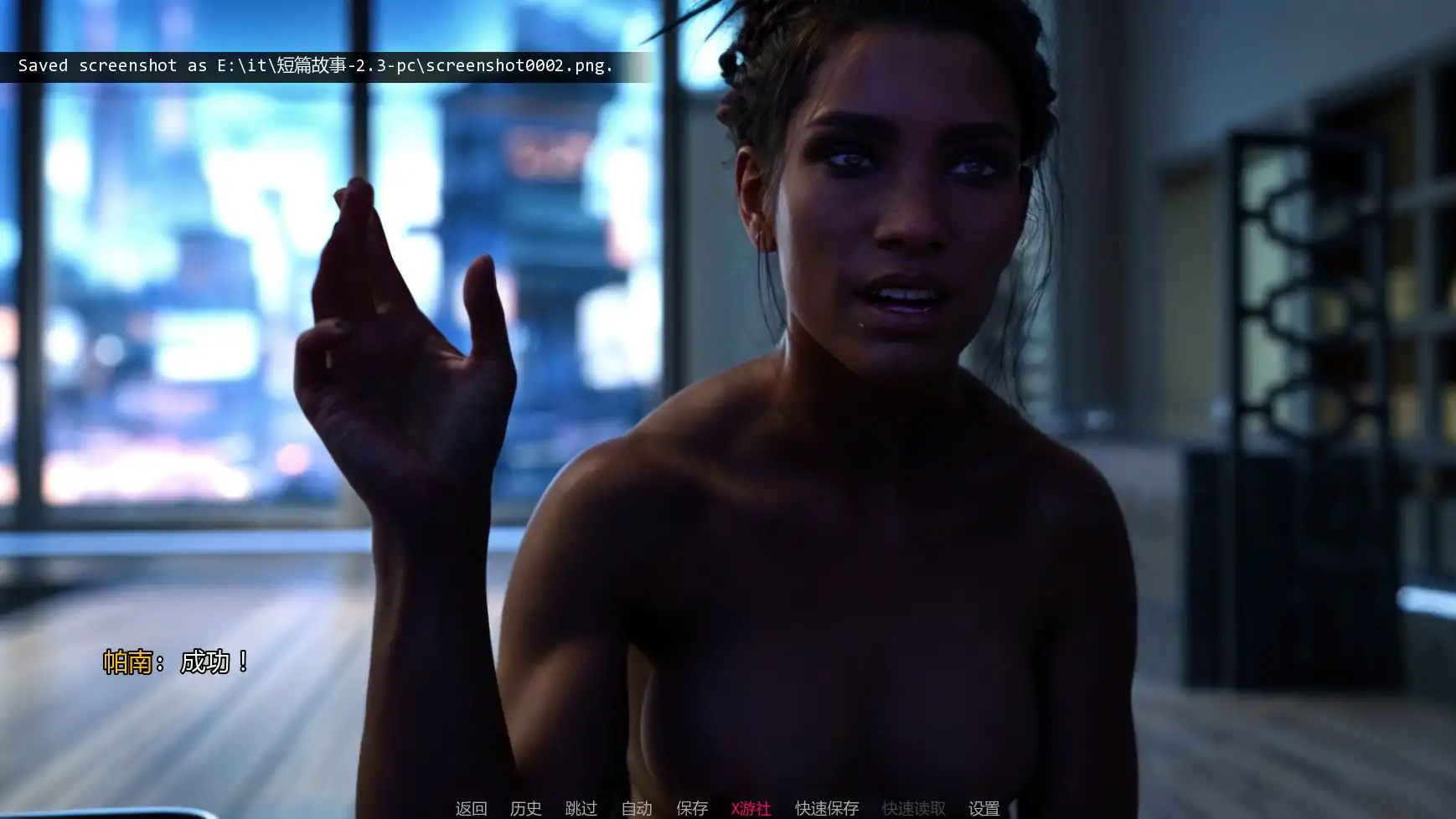The height and width of the screenshot is (819, 1456).
Task: Open the 历史 (History) log
Action: pyautogui.click(x=526, y=808)
